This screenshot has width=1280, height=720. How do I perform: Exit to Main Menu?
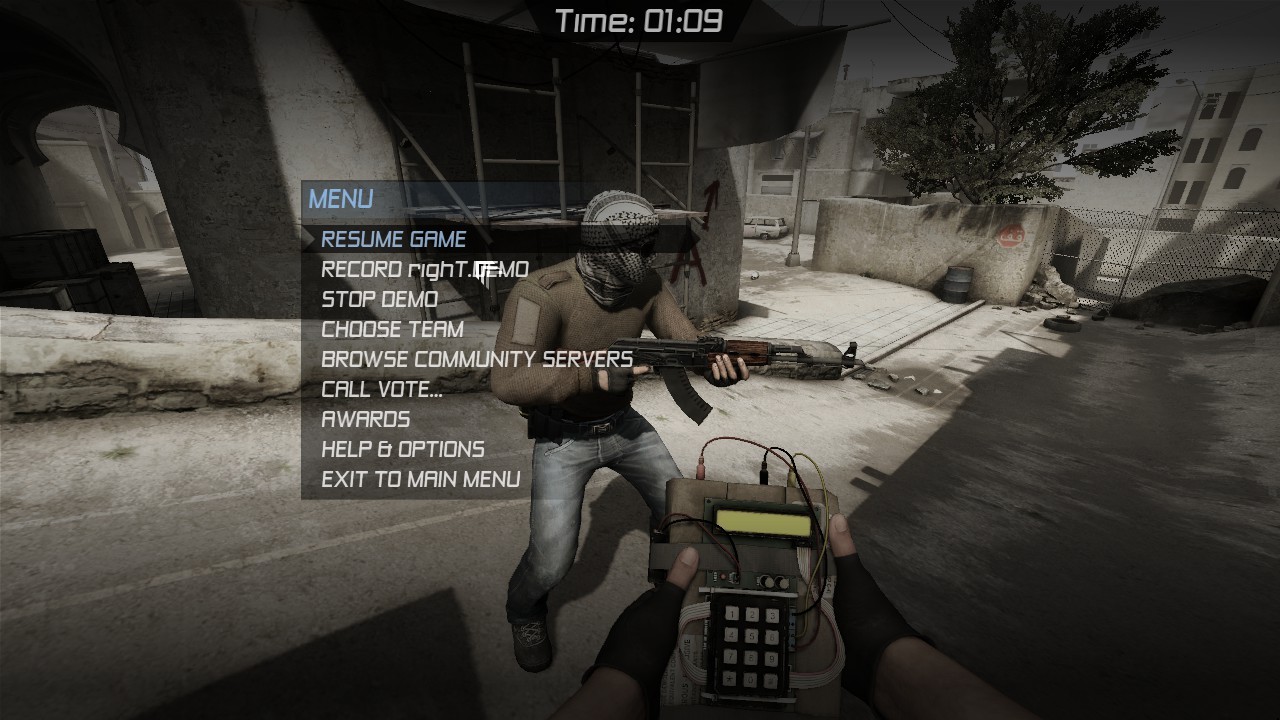[421, 479]
